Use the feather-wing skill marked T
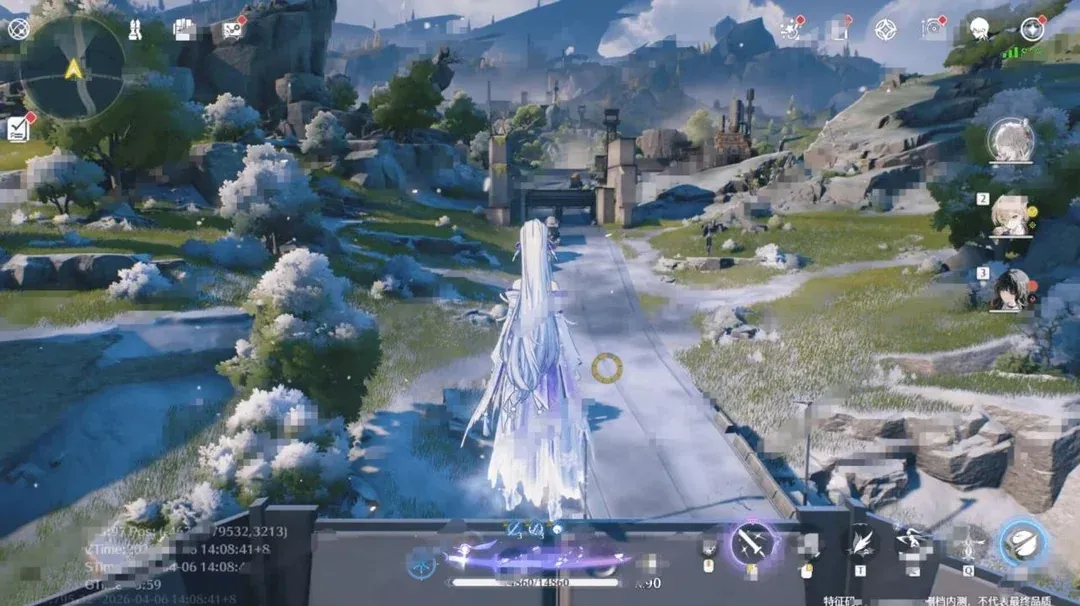This screenshot has width=1080, height=606. click(862, 545)
